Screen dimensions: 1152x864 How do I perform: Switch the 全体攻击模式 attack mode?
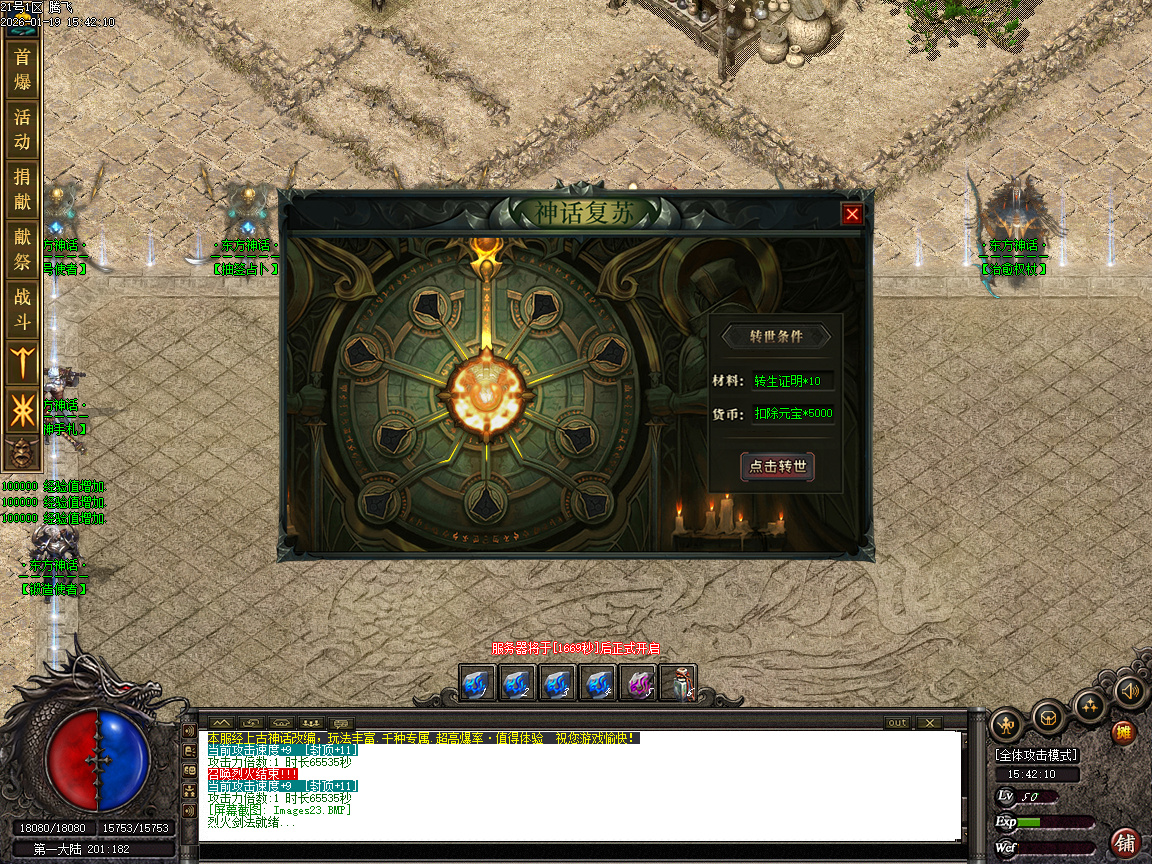pos(1037,755)
